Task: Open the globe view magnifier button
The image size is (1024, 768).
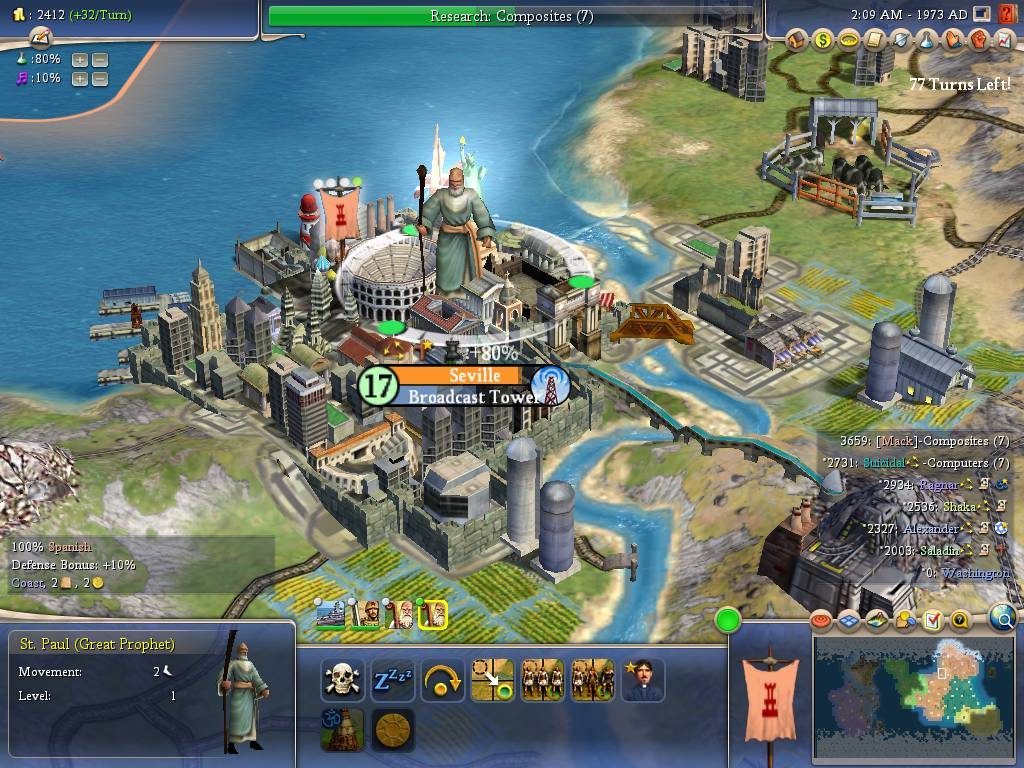Action: (1003, 619)
